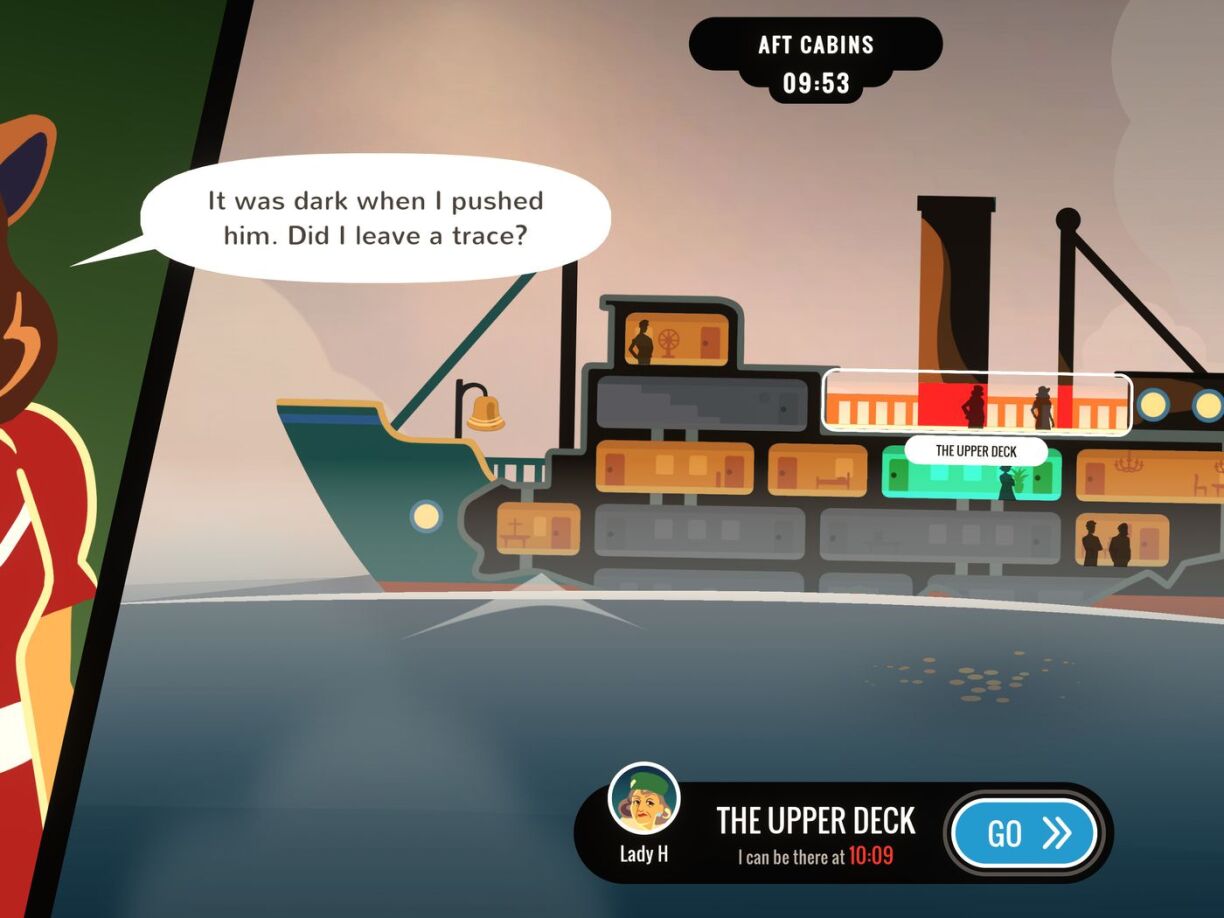Select the wheelhouse room with the ship's wheel
Viewport: 1224px width, 918px height.
pos(676,340)
